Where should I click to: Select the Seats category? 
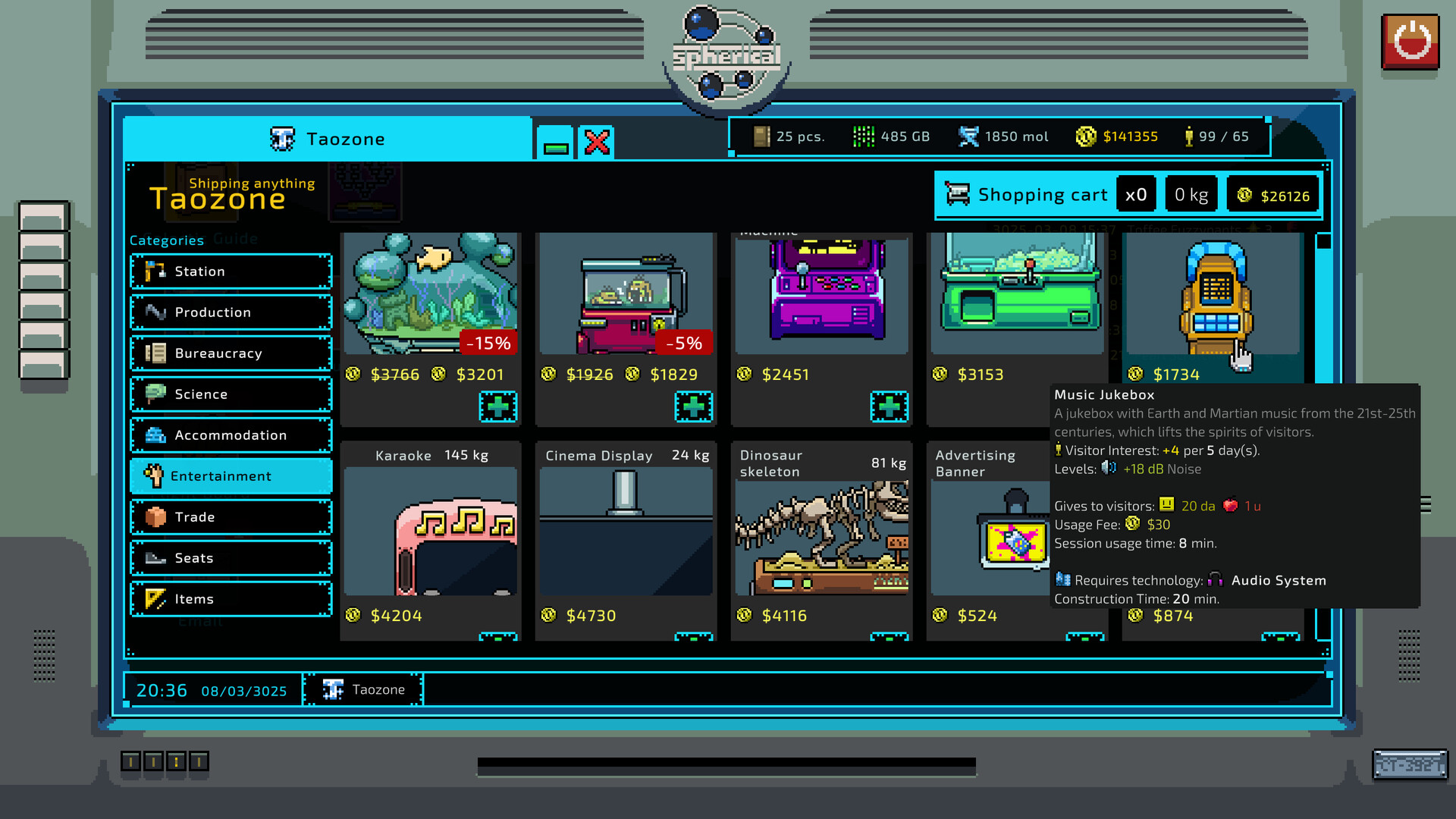coord(230,558)
